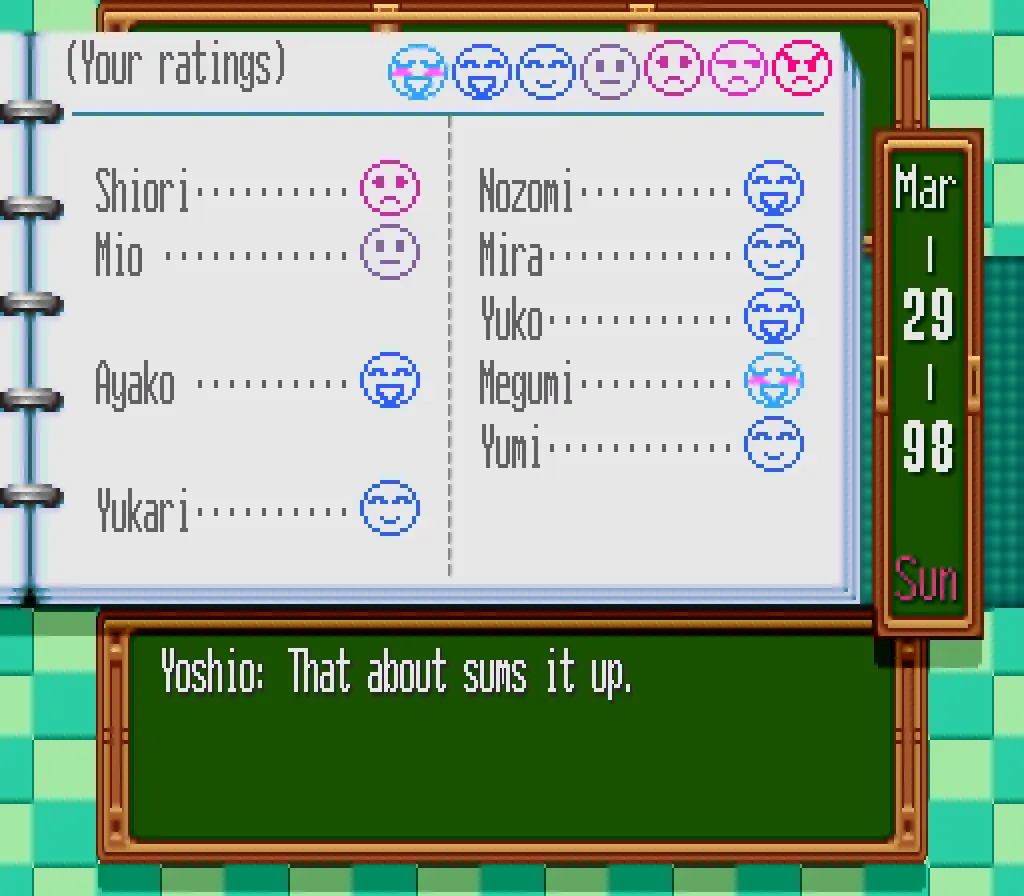Click the angry red face in the legend
Viewport: 1024px width, 896px height.
(x=802, y=70)
